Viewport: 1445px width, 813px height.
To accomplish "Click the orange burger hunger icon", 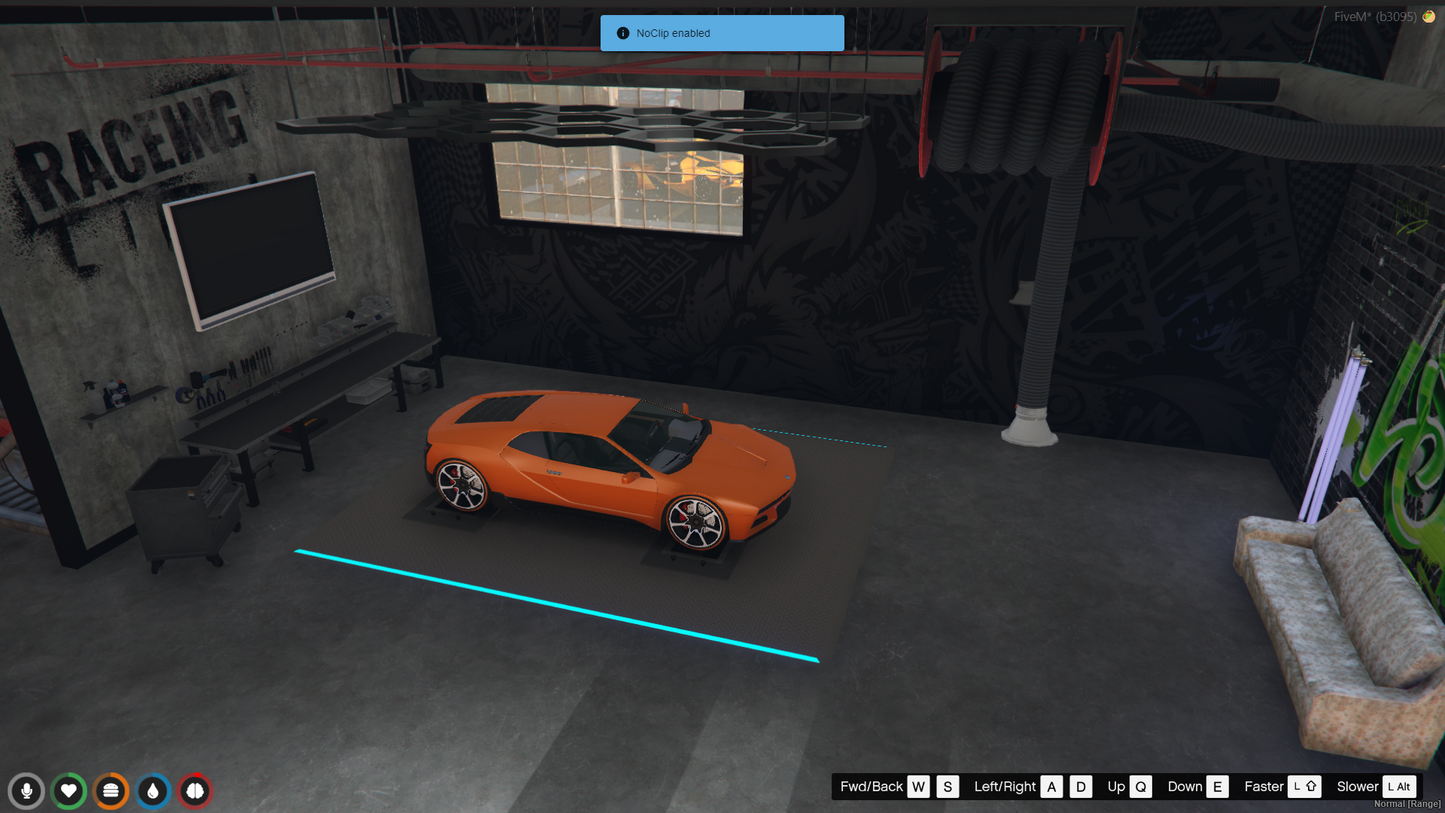I will [111, 791].
